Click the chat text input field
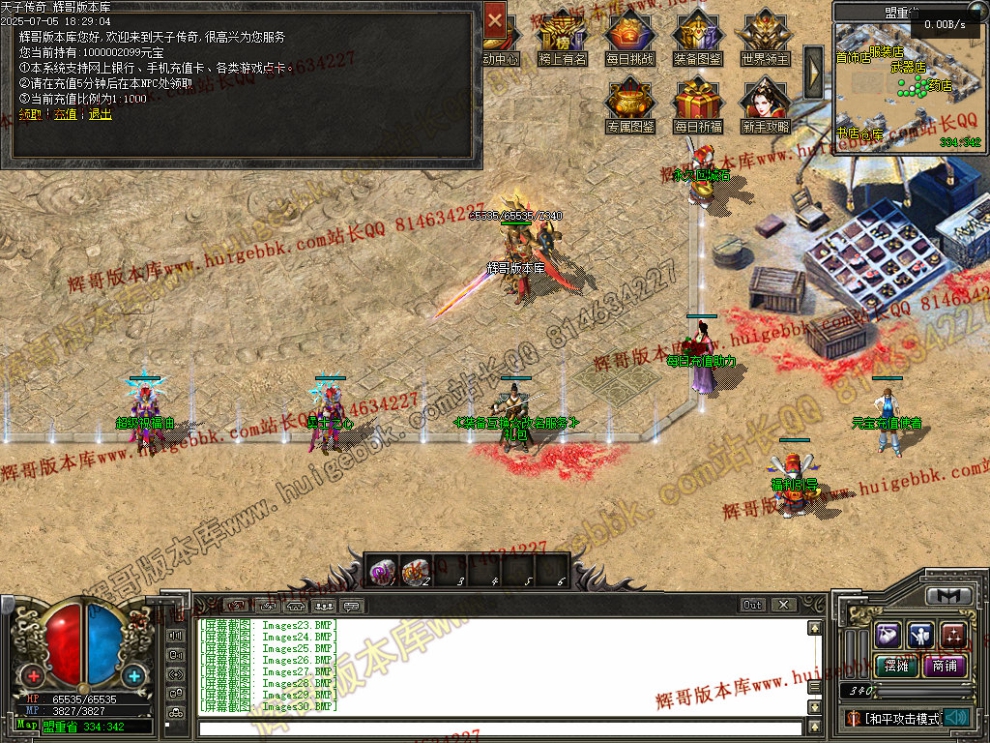Image resolution: width=990 pixels, height=743 pixels. point(500,728)
